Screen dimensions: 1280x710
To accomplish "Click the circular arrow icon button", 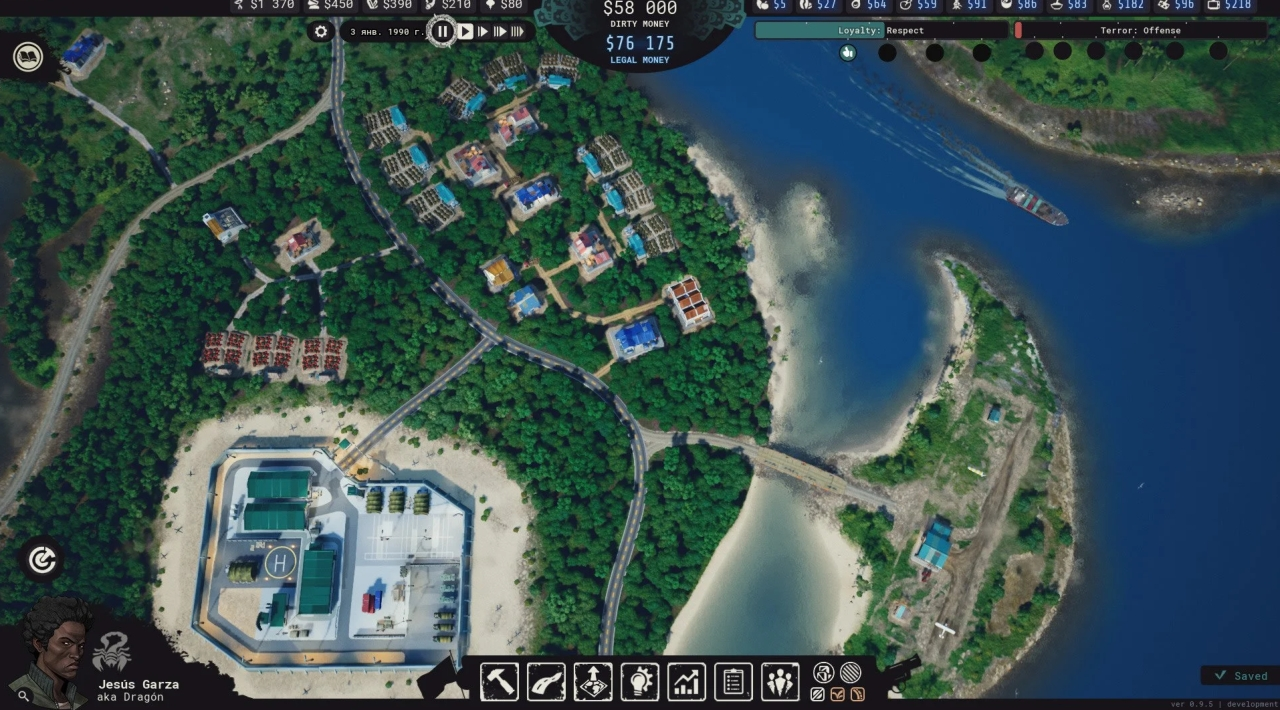I will click(x=42, y=560).
